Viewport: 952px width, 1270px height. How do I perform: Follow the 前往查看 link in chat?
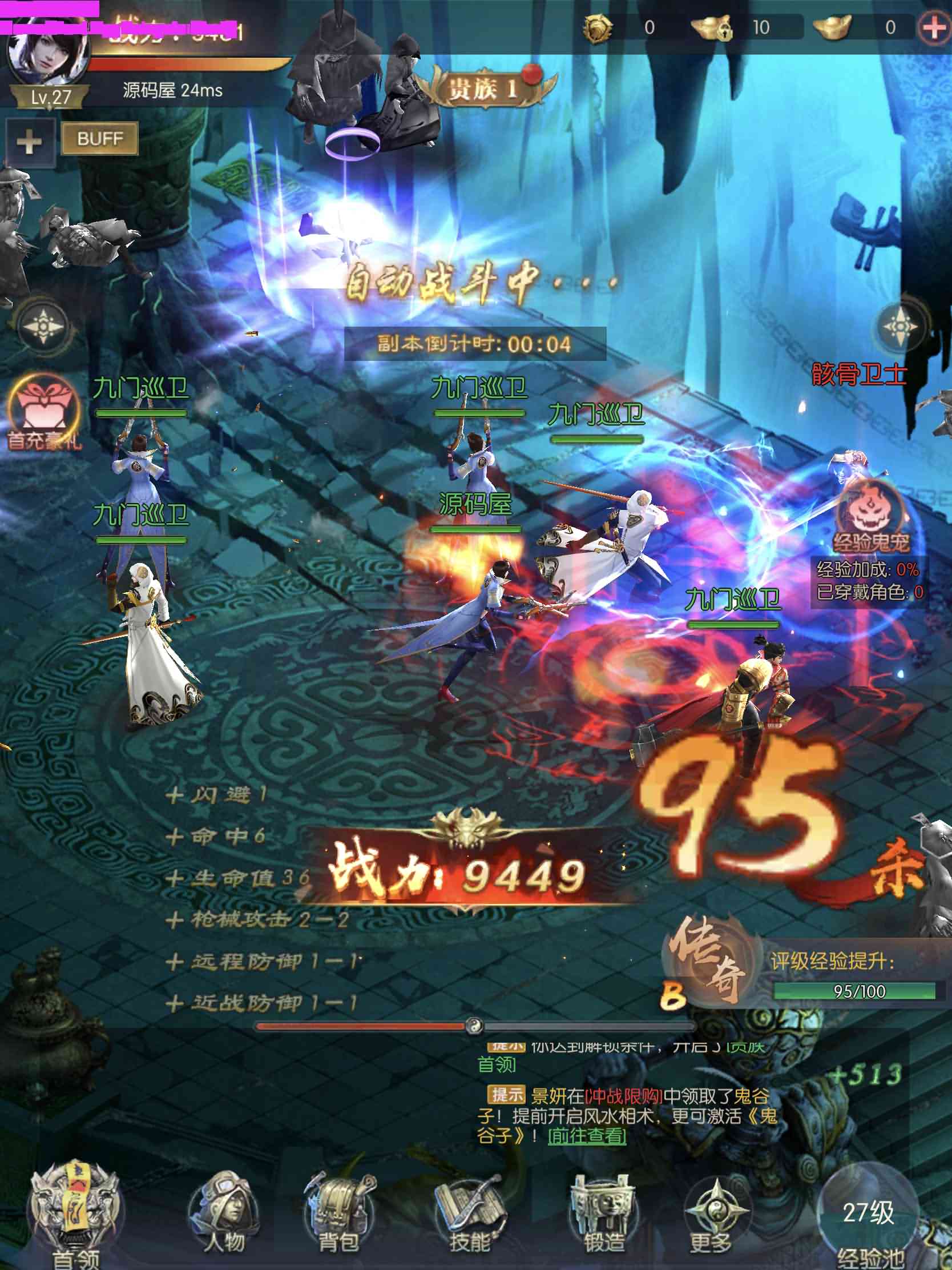click(587, 1135)
